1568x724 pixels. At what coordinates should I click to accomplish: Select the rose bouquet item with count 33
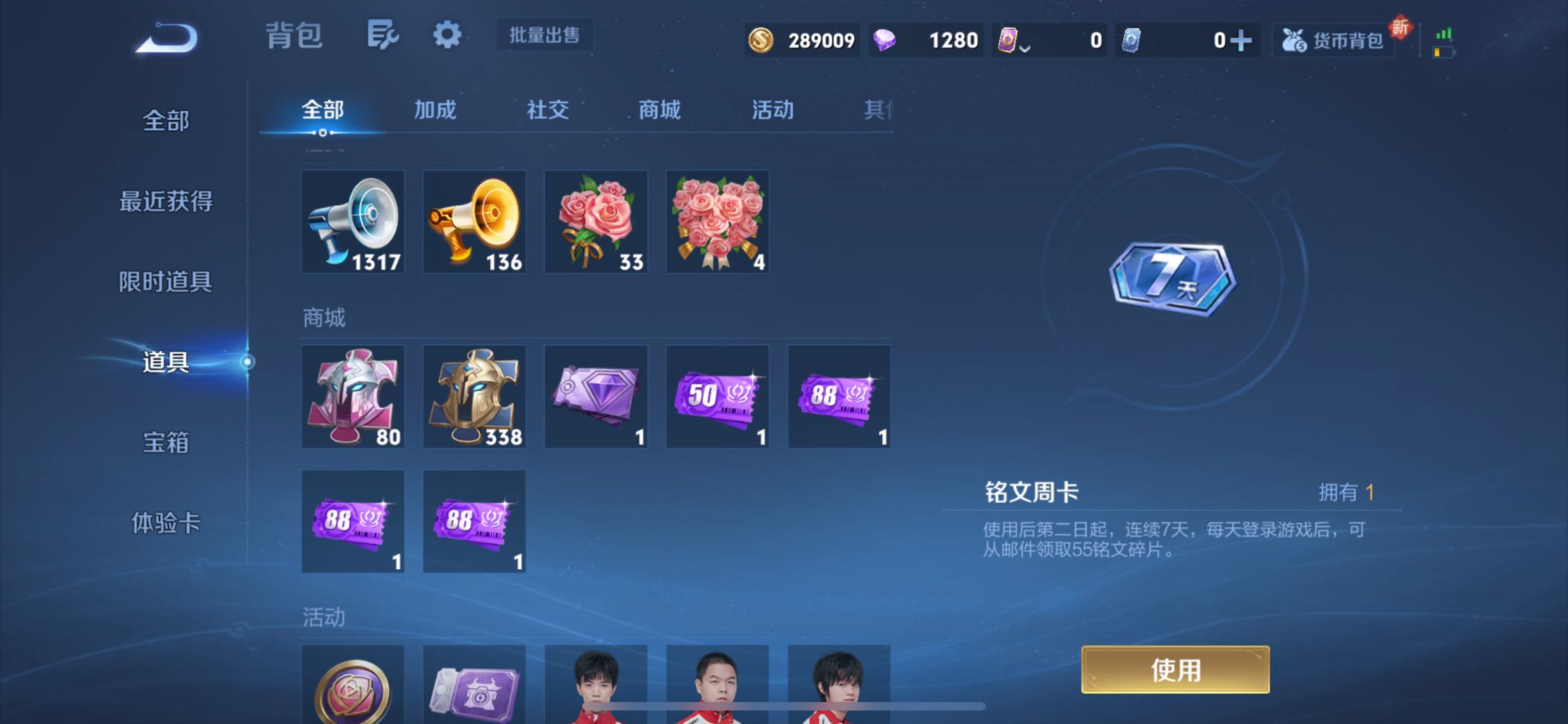[x=595, y=221]
